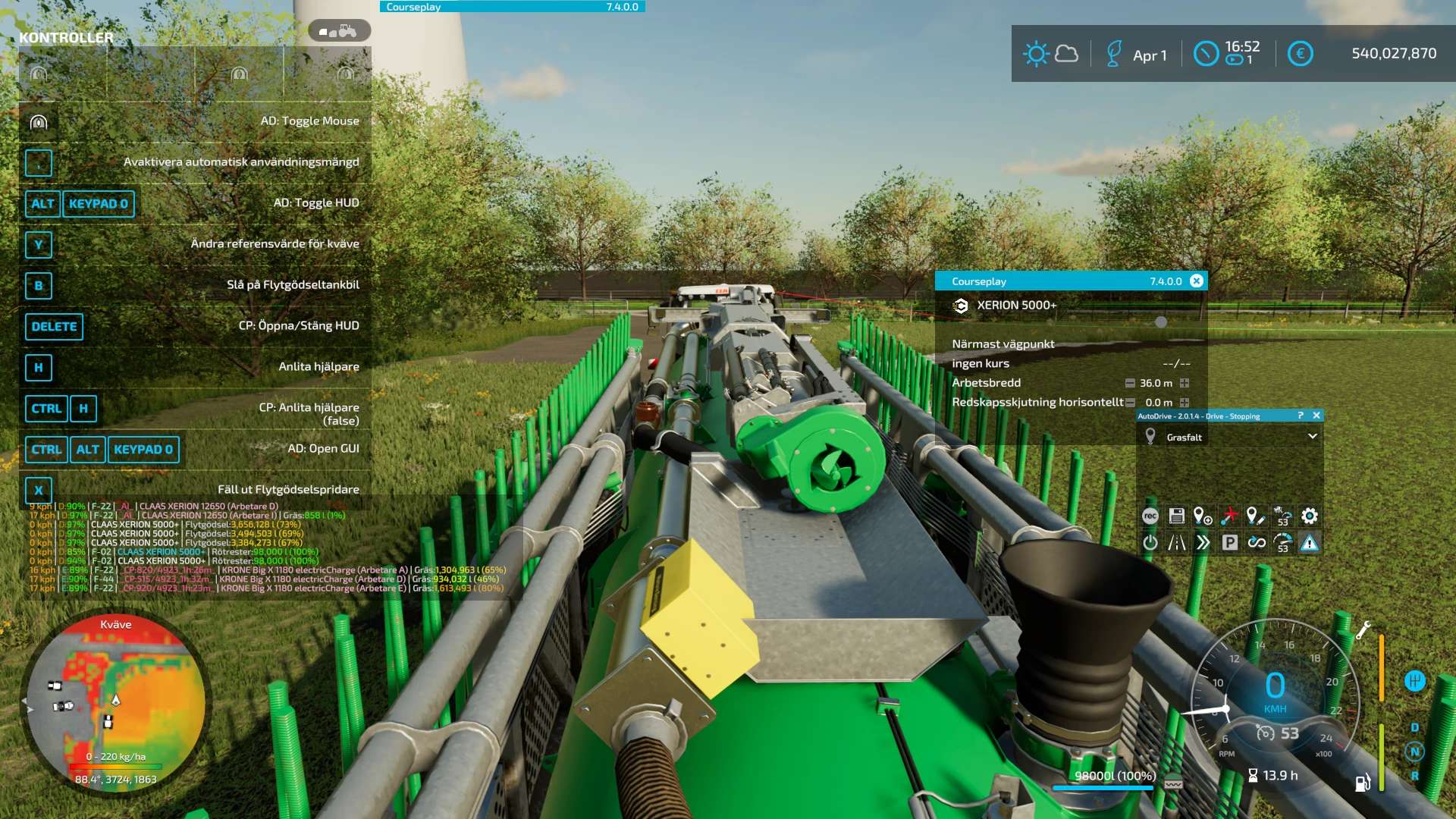
Task: Decrease Arbetsbredd working width
Action: pos(1130,383)
